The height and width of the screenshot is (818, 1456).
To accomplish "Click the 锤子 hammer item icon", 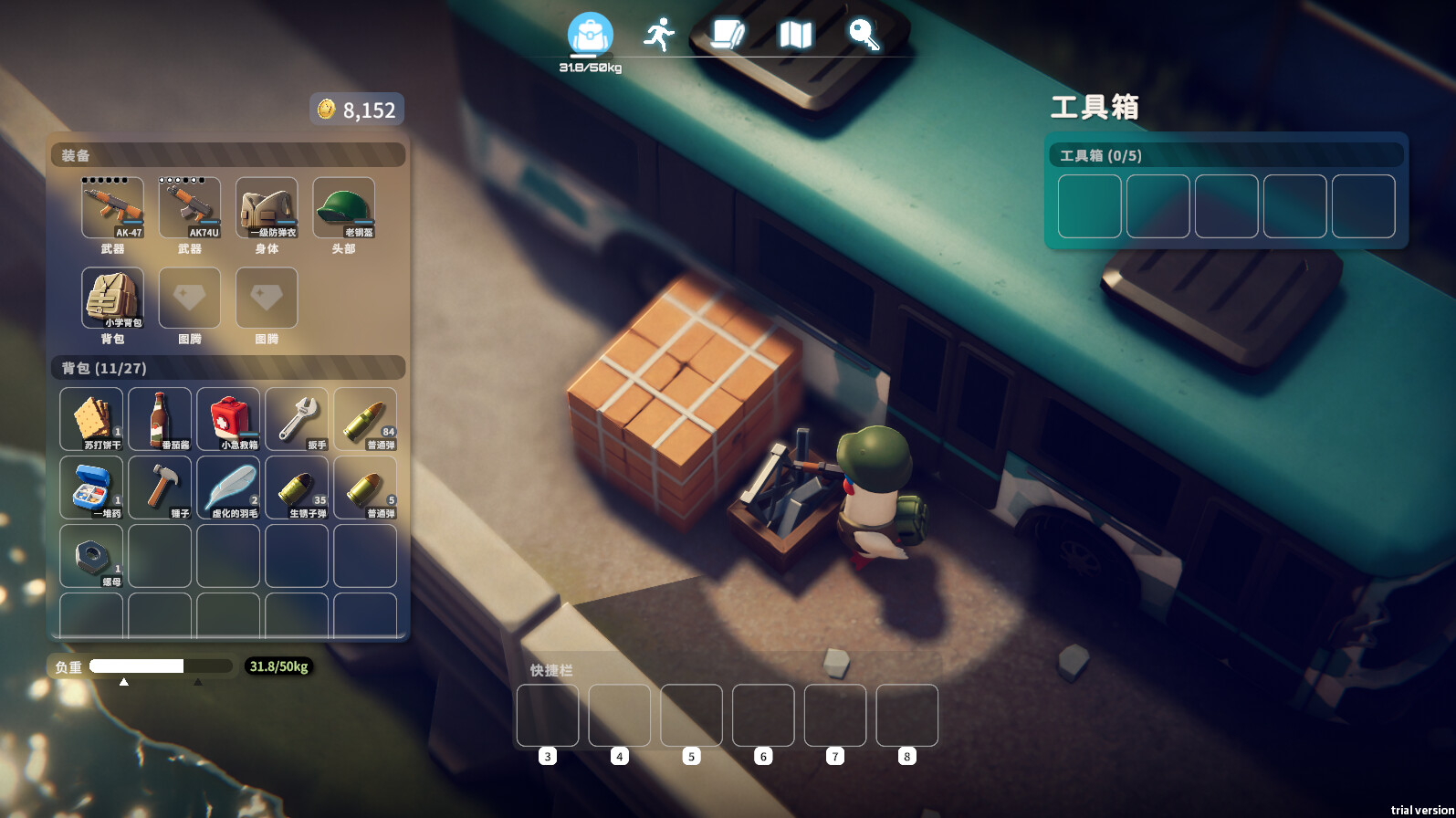I will [x=160, y=486].
